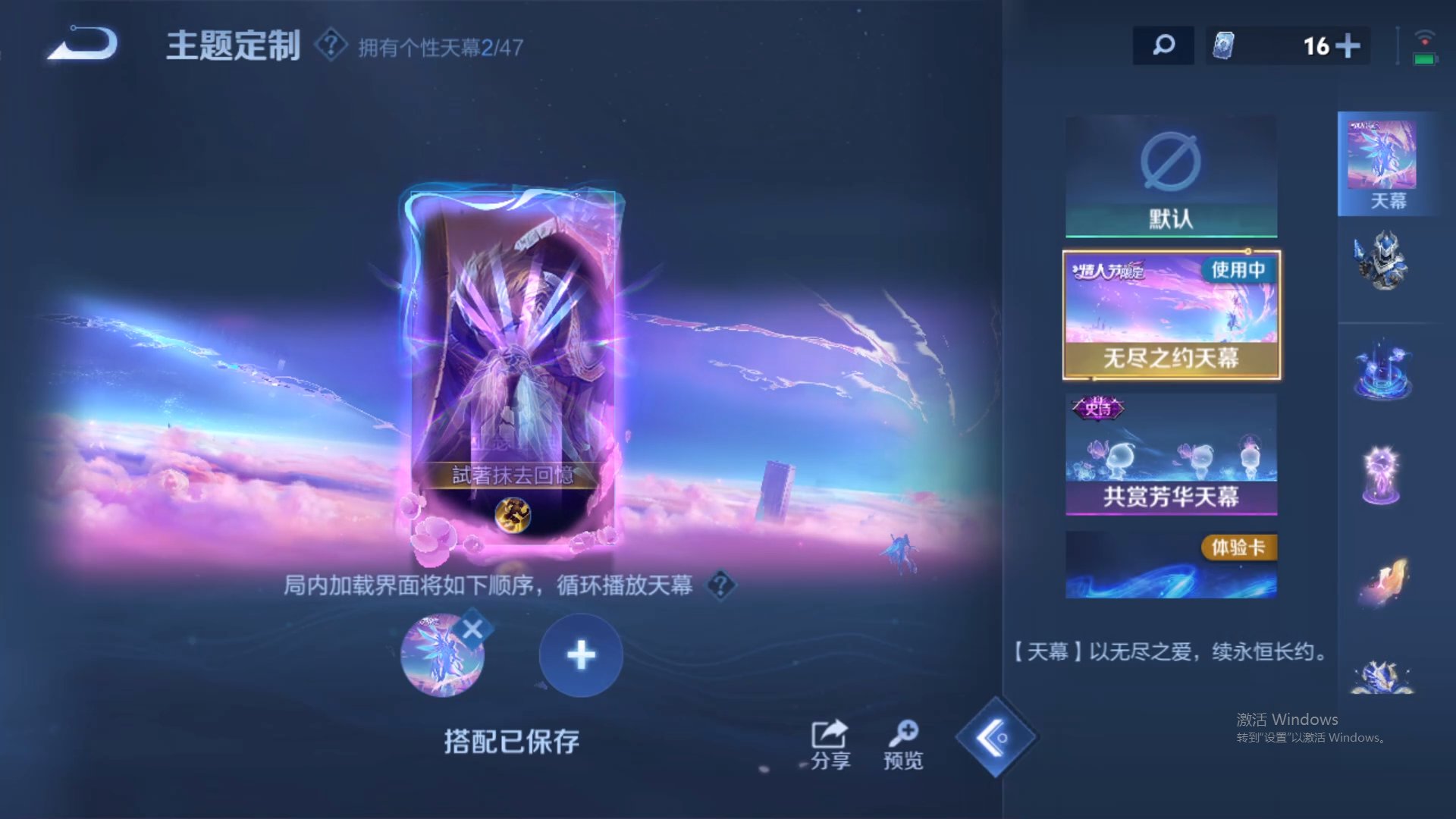This screenshot has height=819, width=1456.
Task: Collapse the panel with the chevron arrow button
Action: coord(997,737)
